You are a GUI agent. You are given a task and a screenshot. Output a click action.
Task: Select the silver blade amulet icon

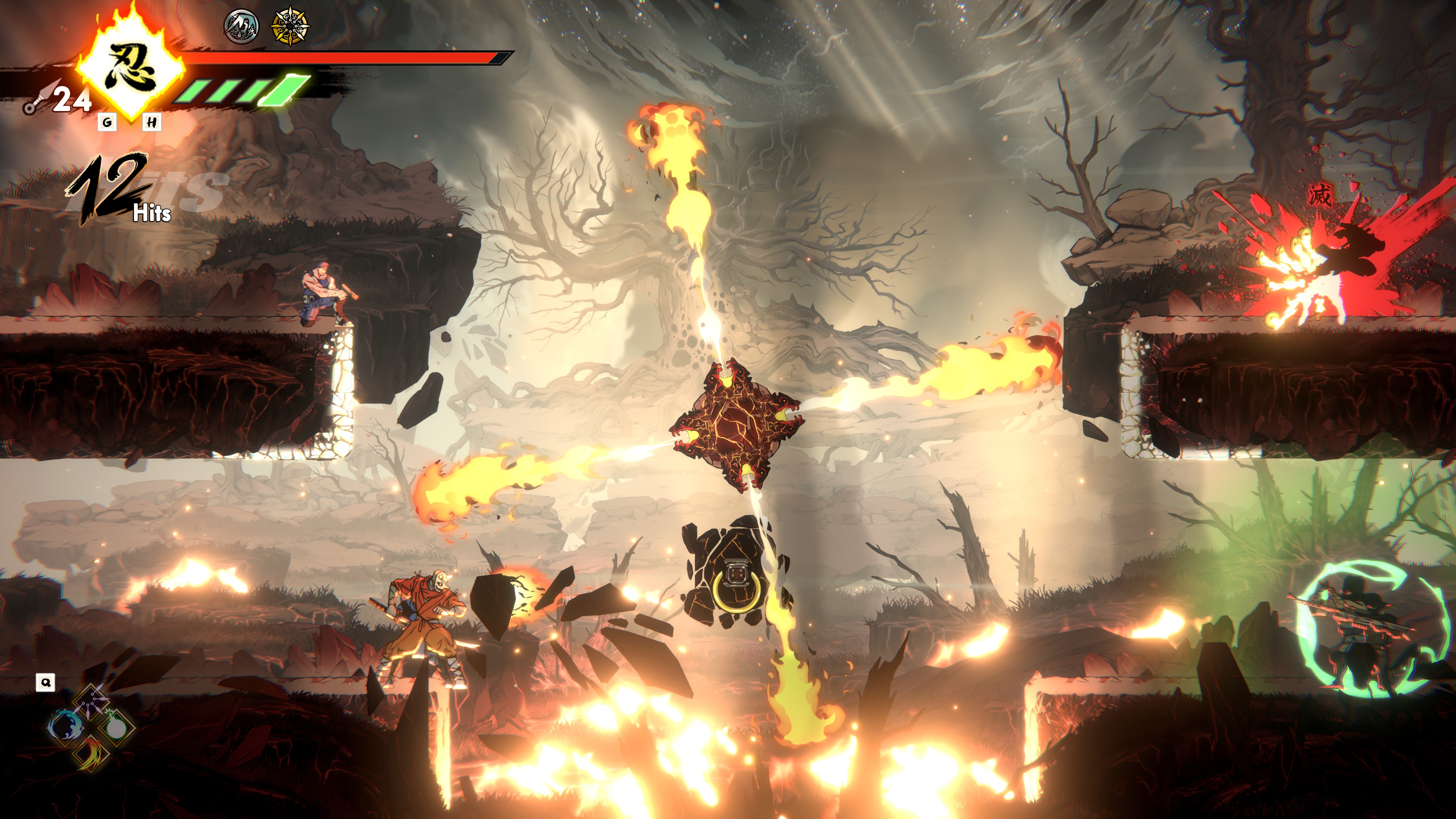point(242,26)
